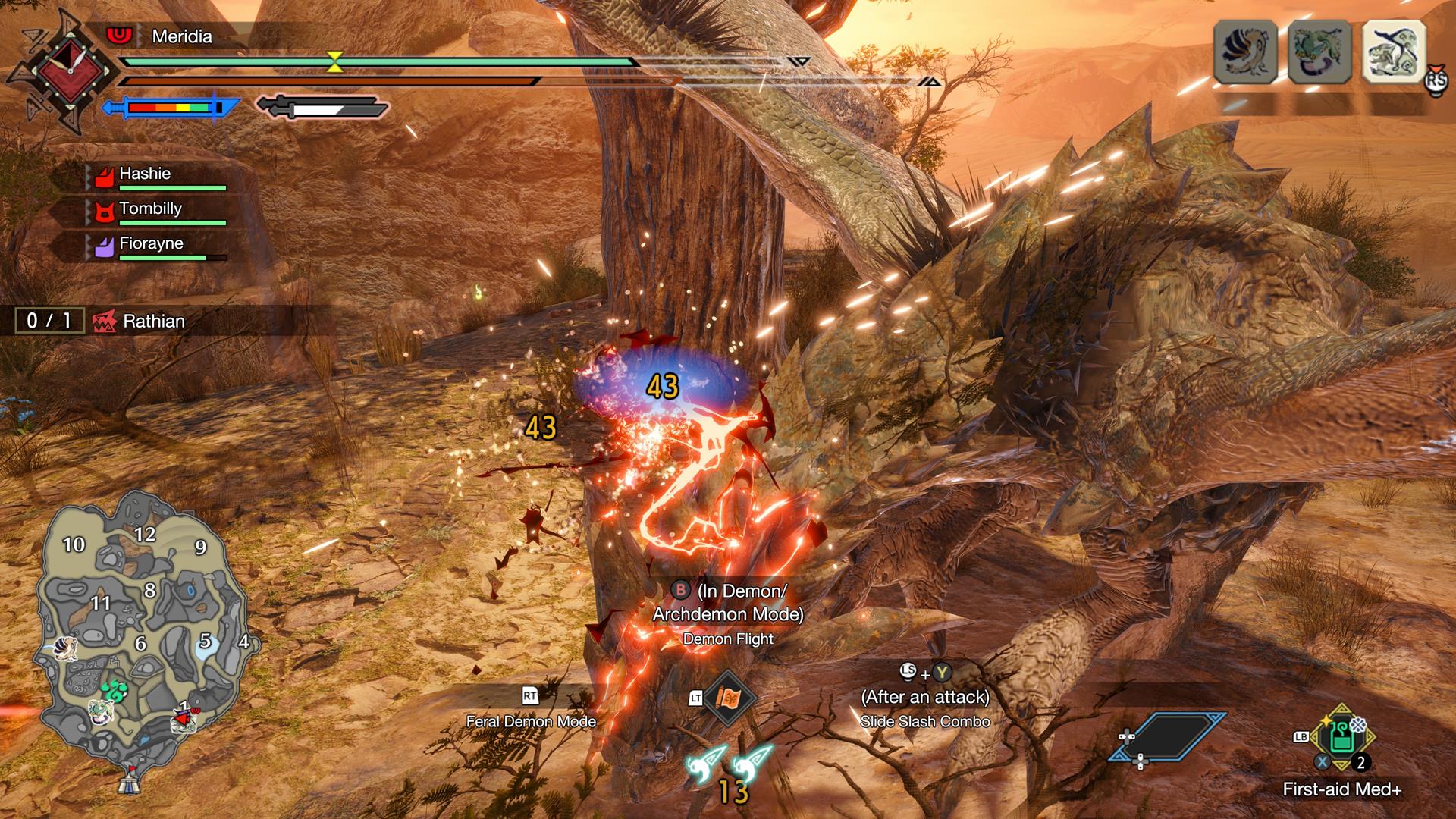Click the main camp tent marker

point(130,780)
